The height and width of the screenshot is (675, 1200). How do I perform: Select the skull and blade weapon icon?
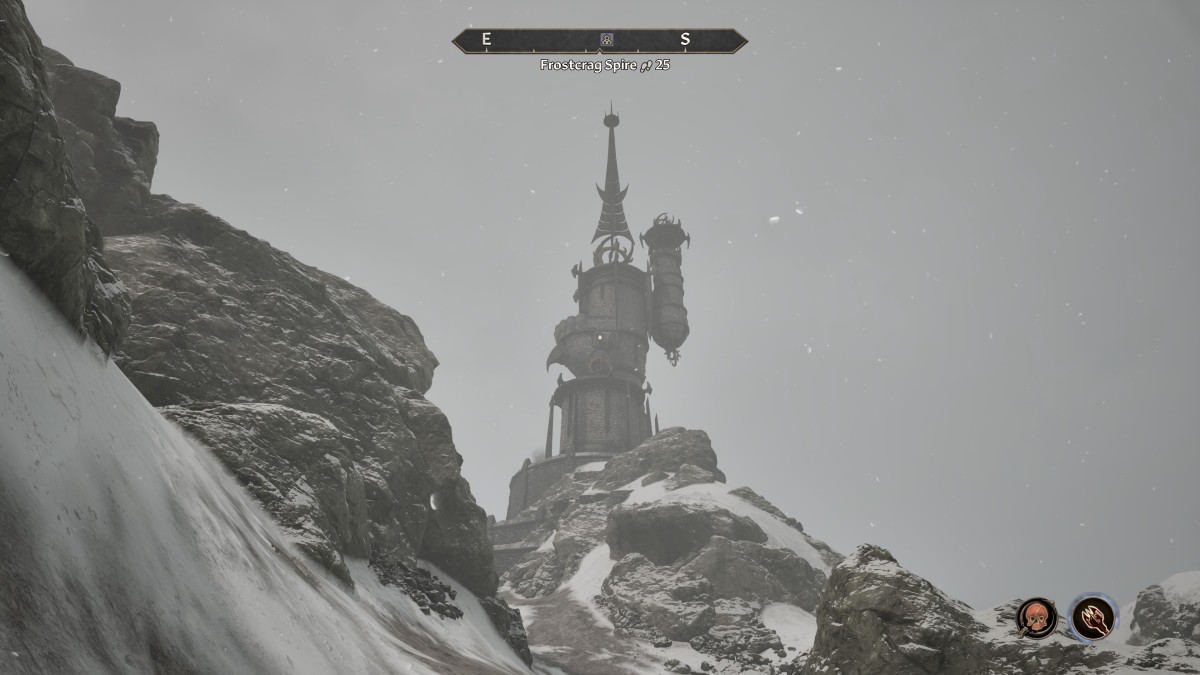pyautogui.click(x=1036, y=617)
